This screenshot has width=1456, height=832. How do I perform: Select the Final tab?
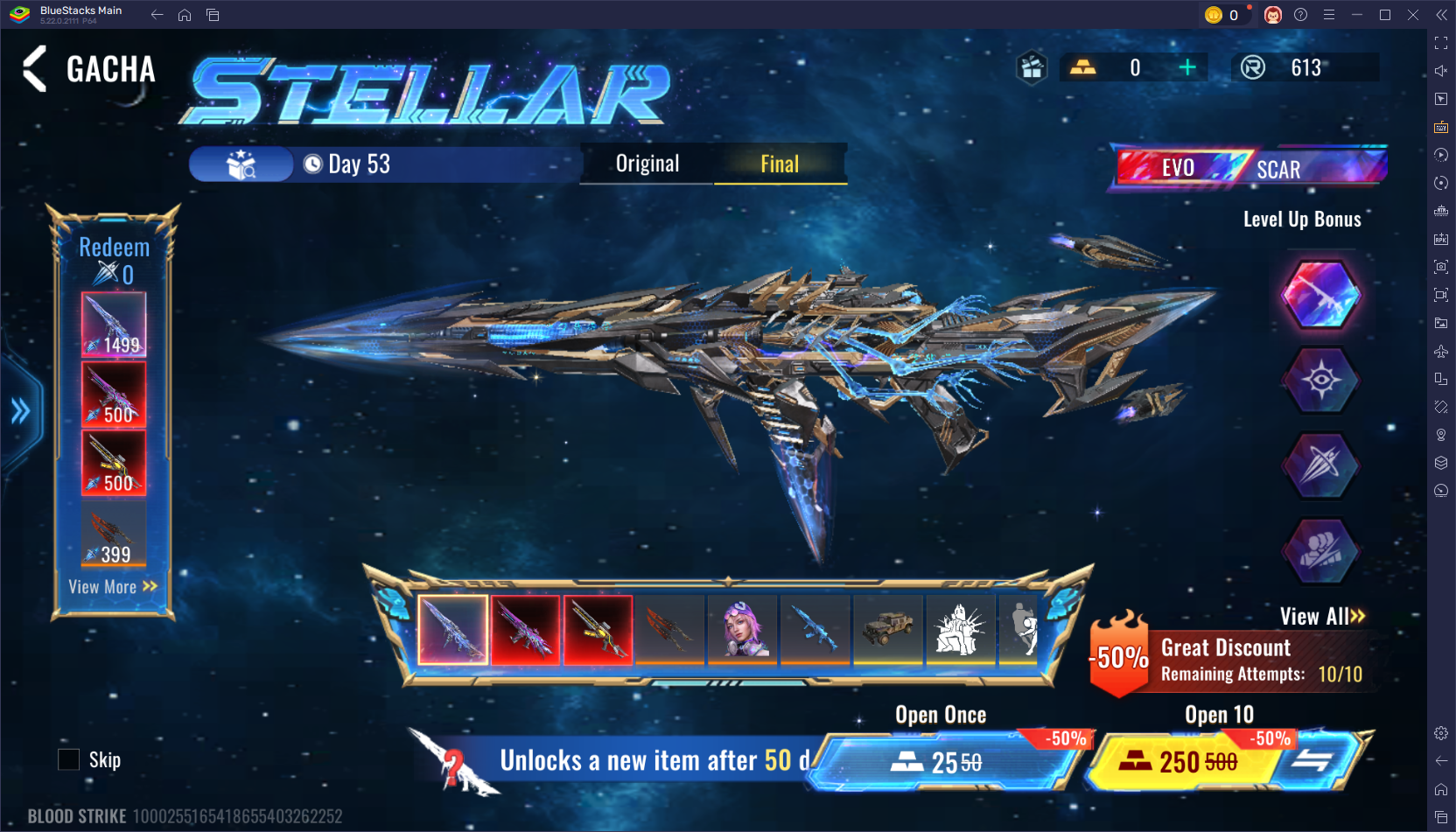click(x=780, y=163)
